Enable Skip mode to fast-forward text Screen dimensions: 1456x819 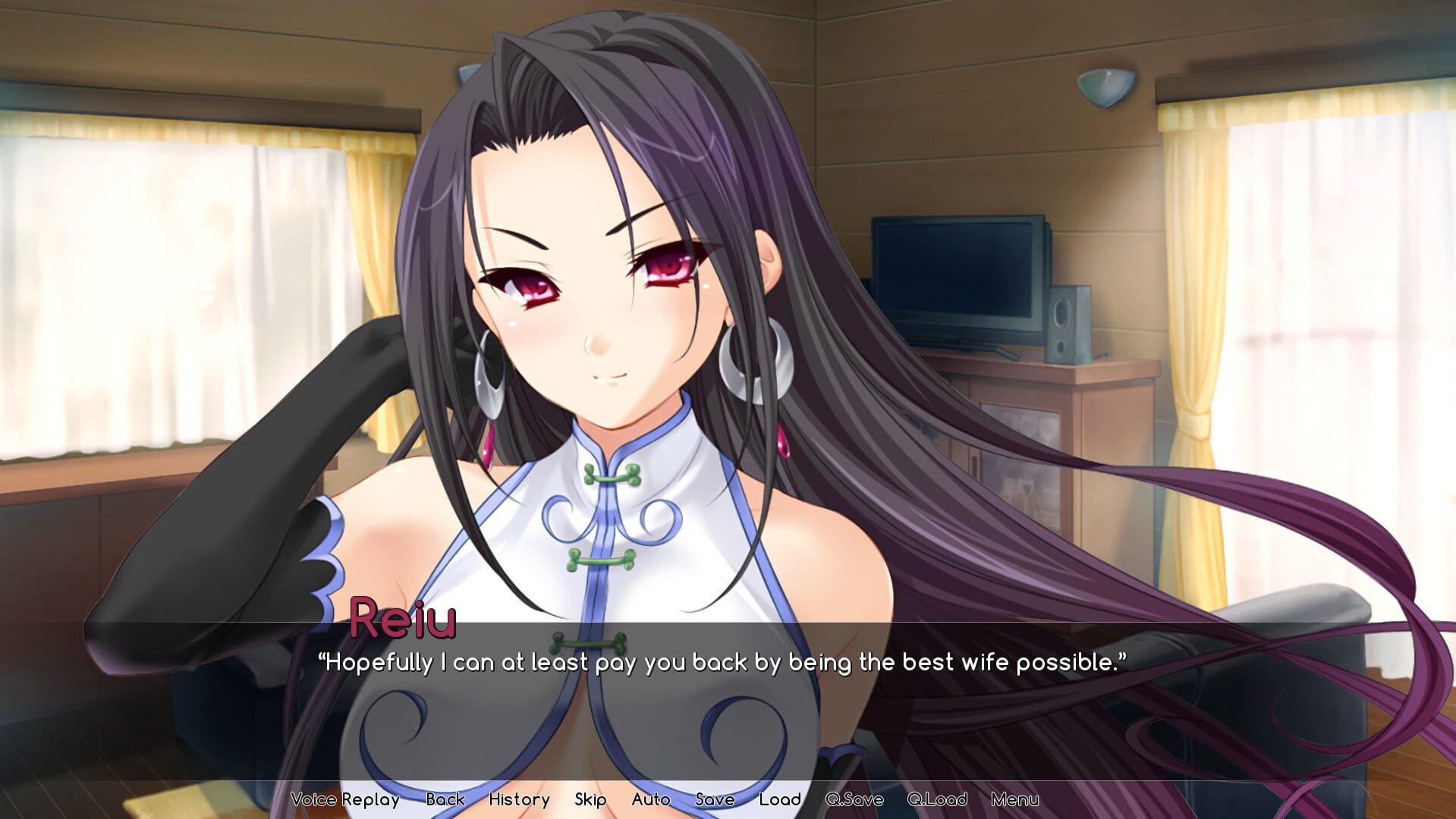click(x=590, y=799)
